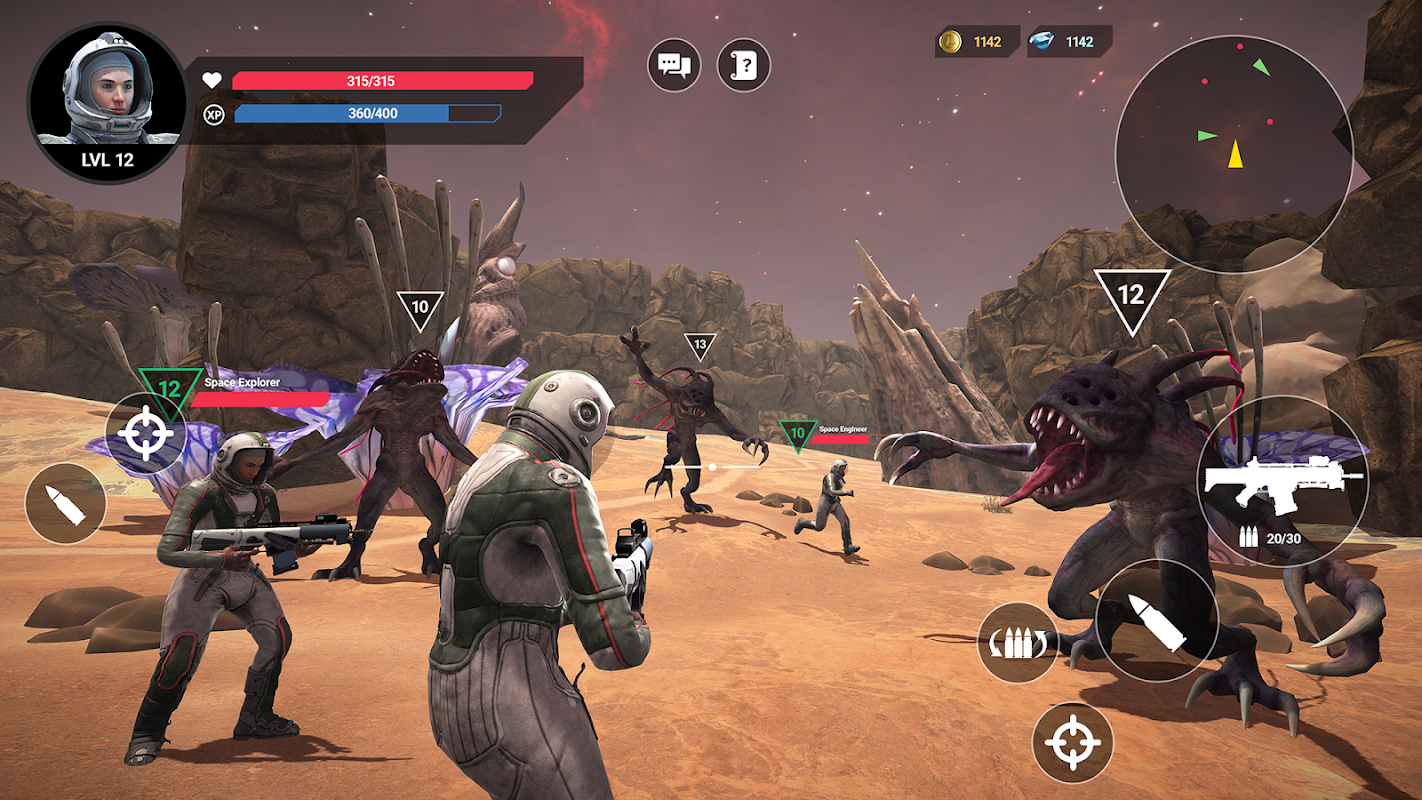Open the quest scroll with question mark
The image size is (1422, 800).
(x=744, y=66)
